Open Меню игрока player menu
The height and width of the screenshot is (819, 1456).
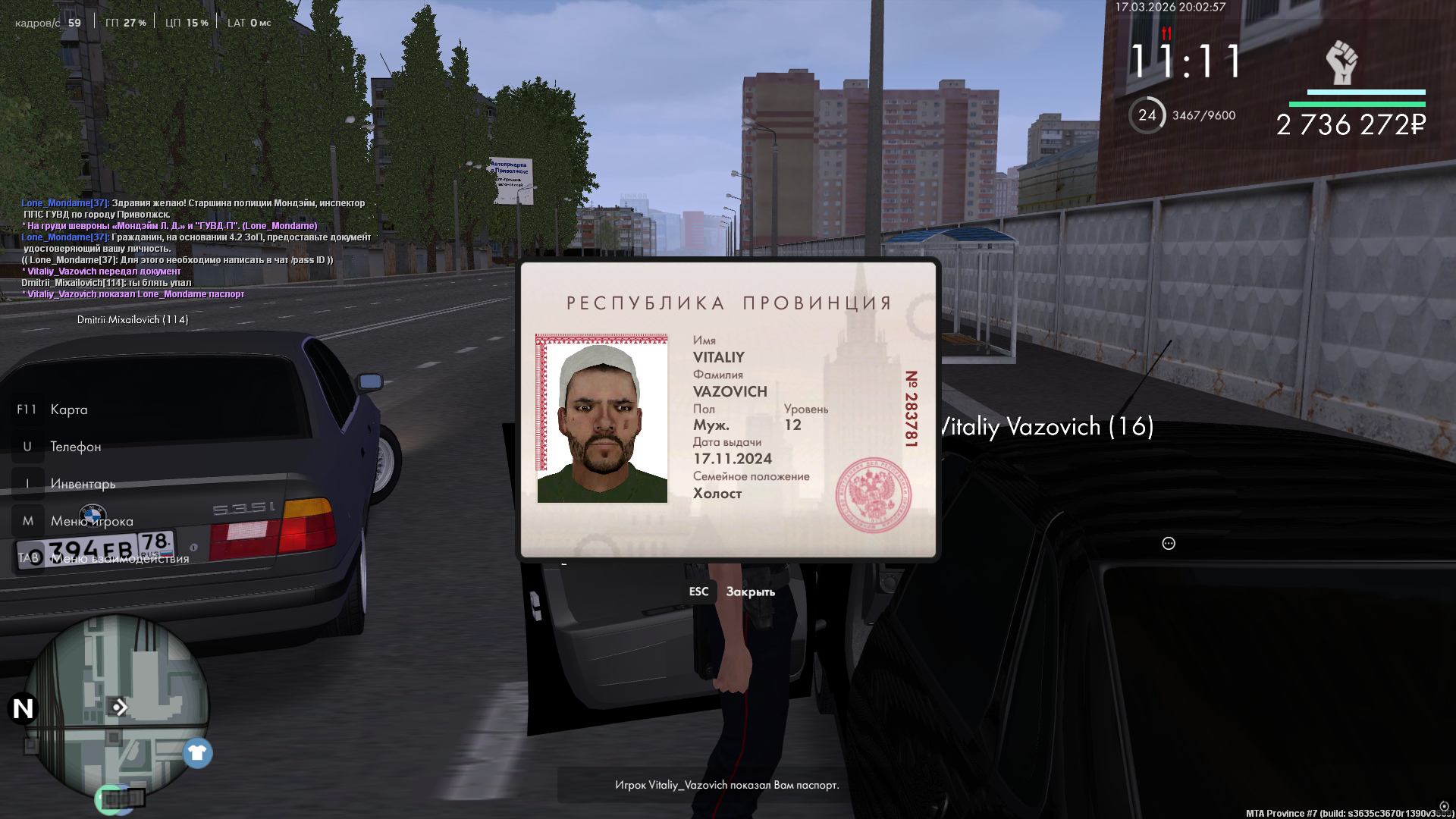point(92,521)
